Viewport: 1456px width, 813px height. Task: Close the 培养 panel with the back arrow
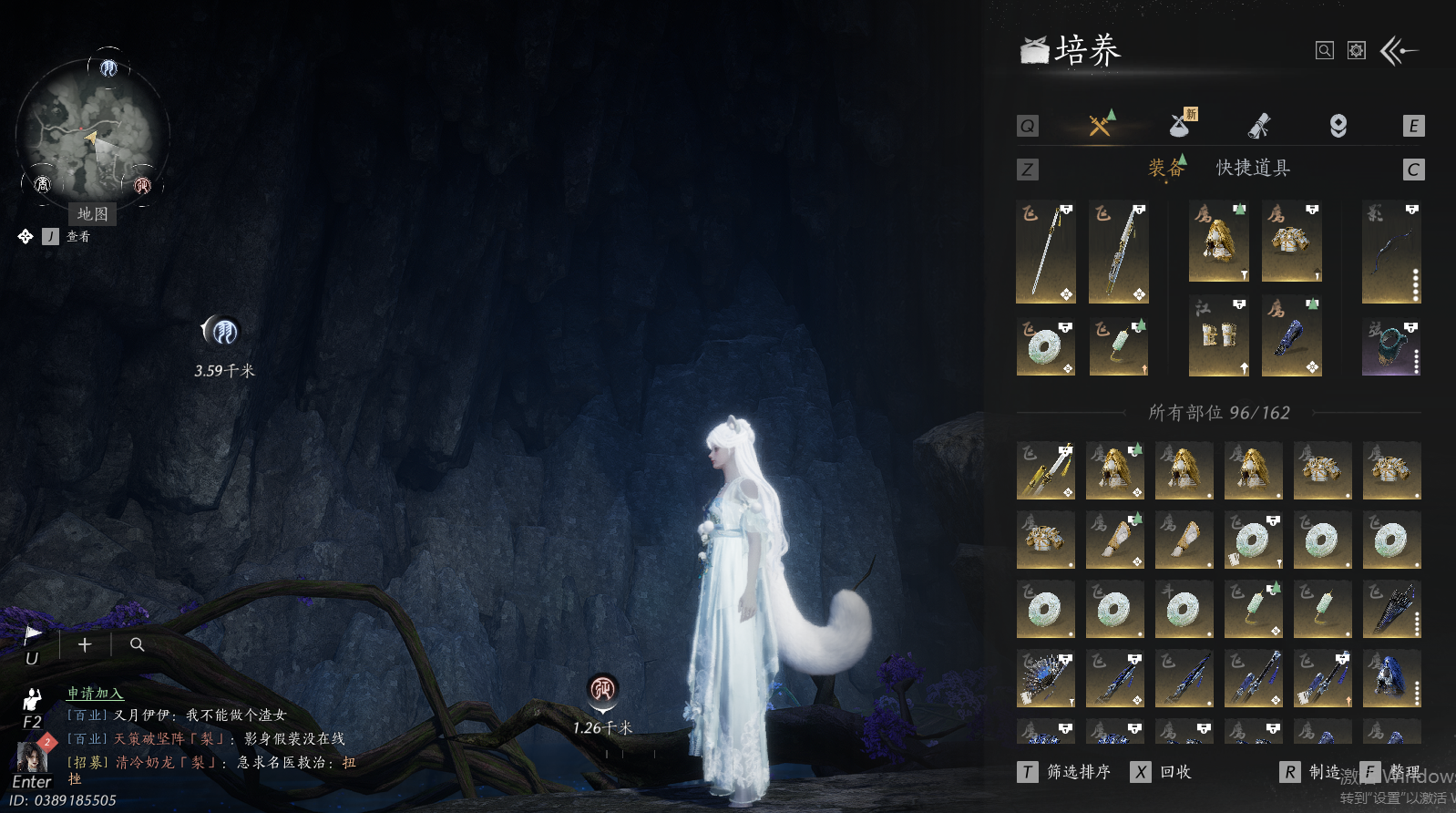(x=1400, y=51)
